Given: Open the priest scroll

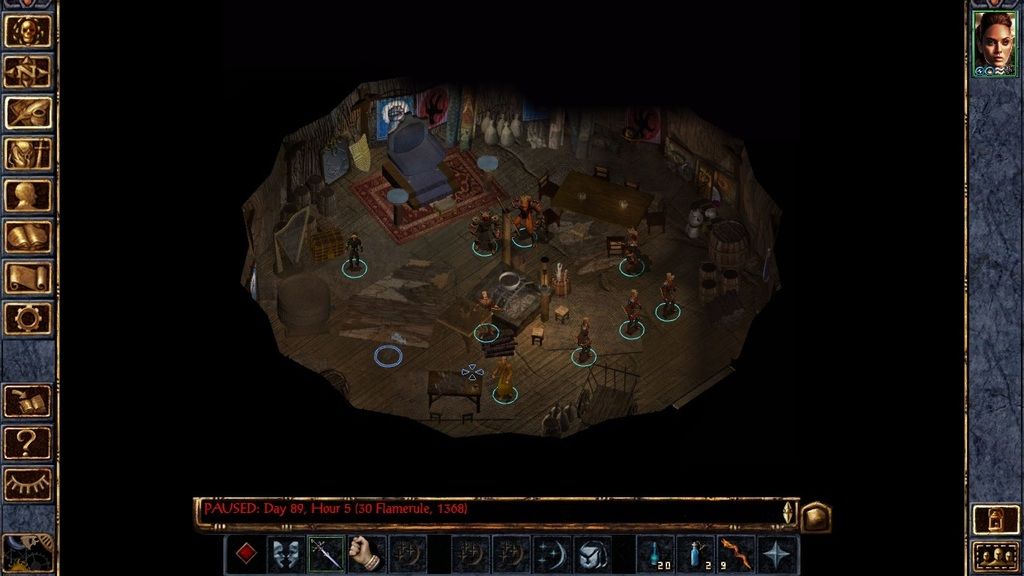Looking at the screenshot, I should pyautogui.click(x=28, y=277).
